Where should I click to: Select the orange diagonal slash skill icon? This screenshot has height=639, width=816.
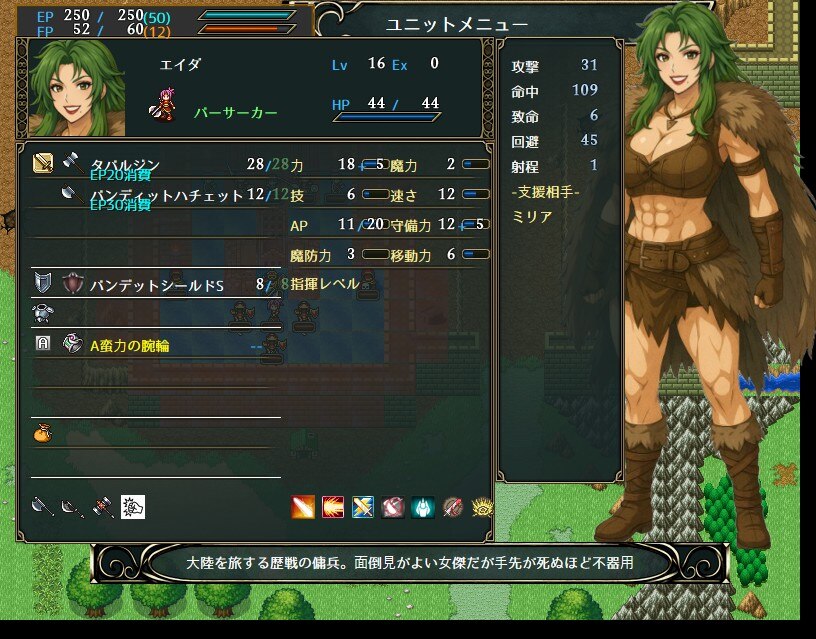coord(303,507)
